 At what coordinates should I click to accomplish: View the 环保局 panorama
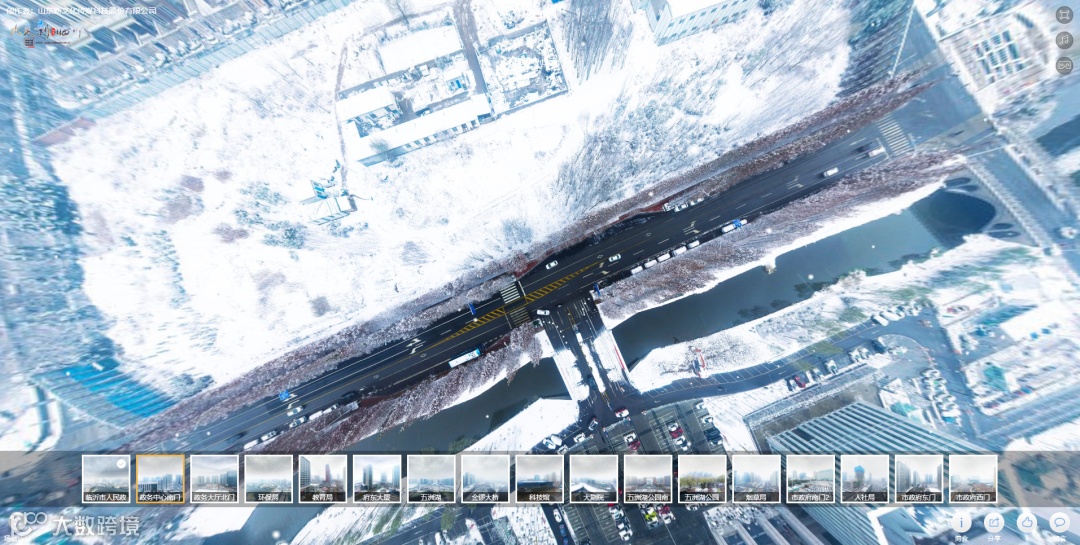click(x=268, y=477)
